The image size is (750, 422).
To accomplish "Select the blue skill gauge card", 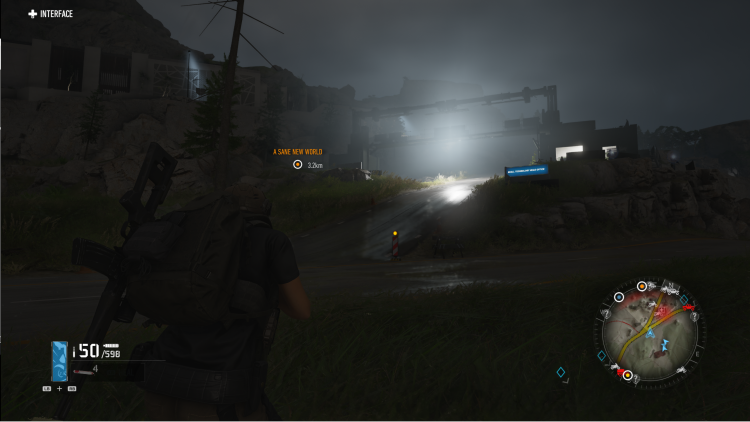I will (60, 360).
